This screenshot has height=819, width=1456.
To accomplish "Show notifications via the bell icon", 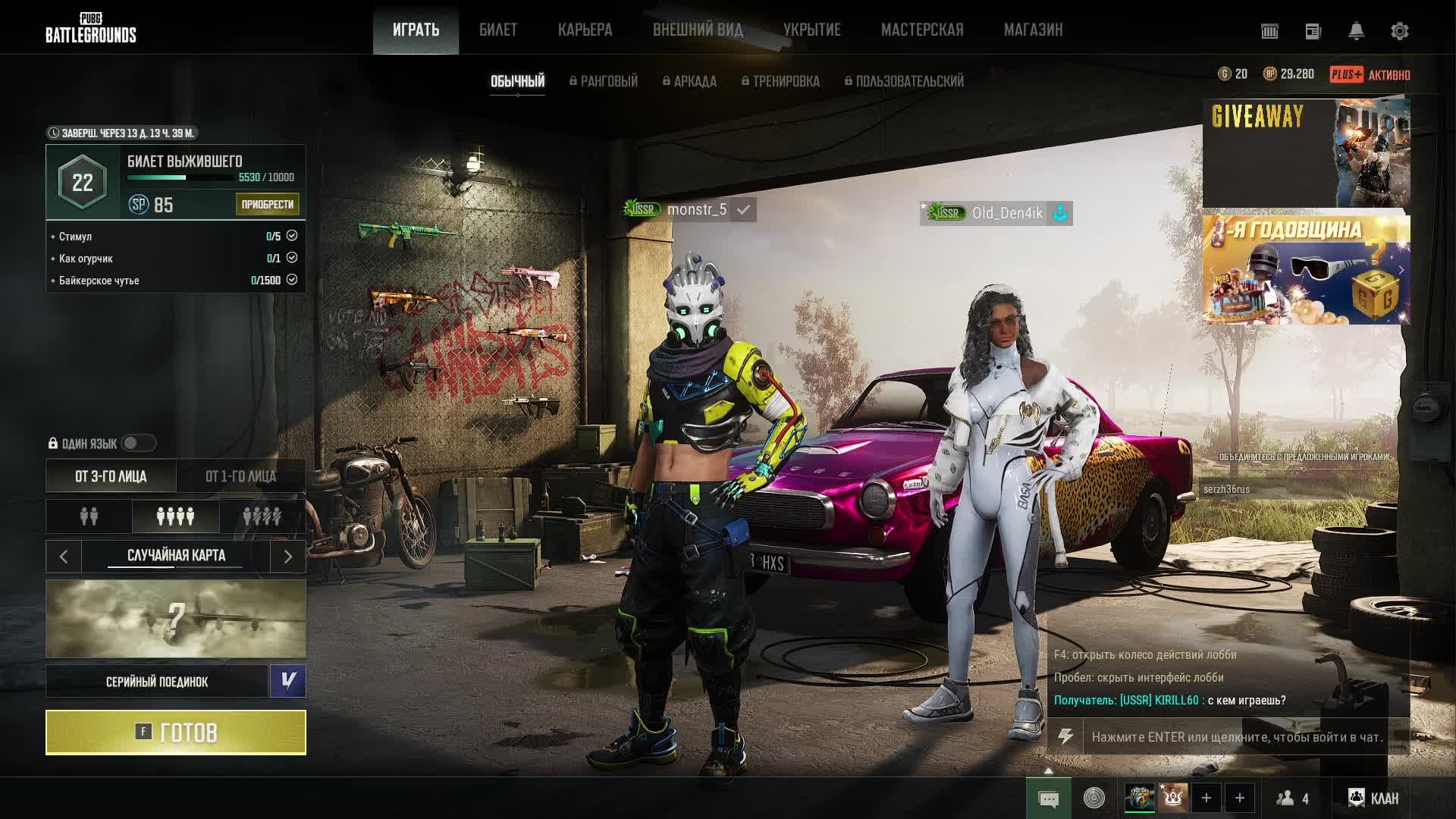I will coord(1356,31).
